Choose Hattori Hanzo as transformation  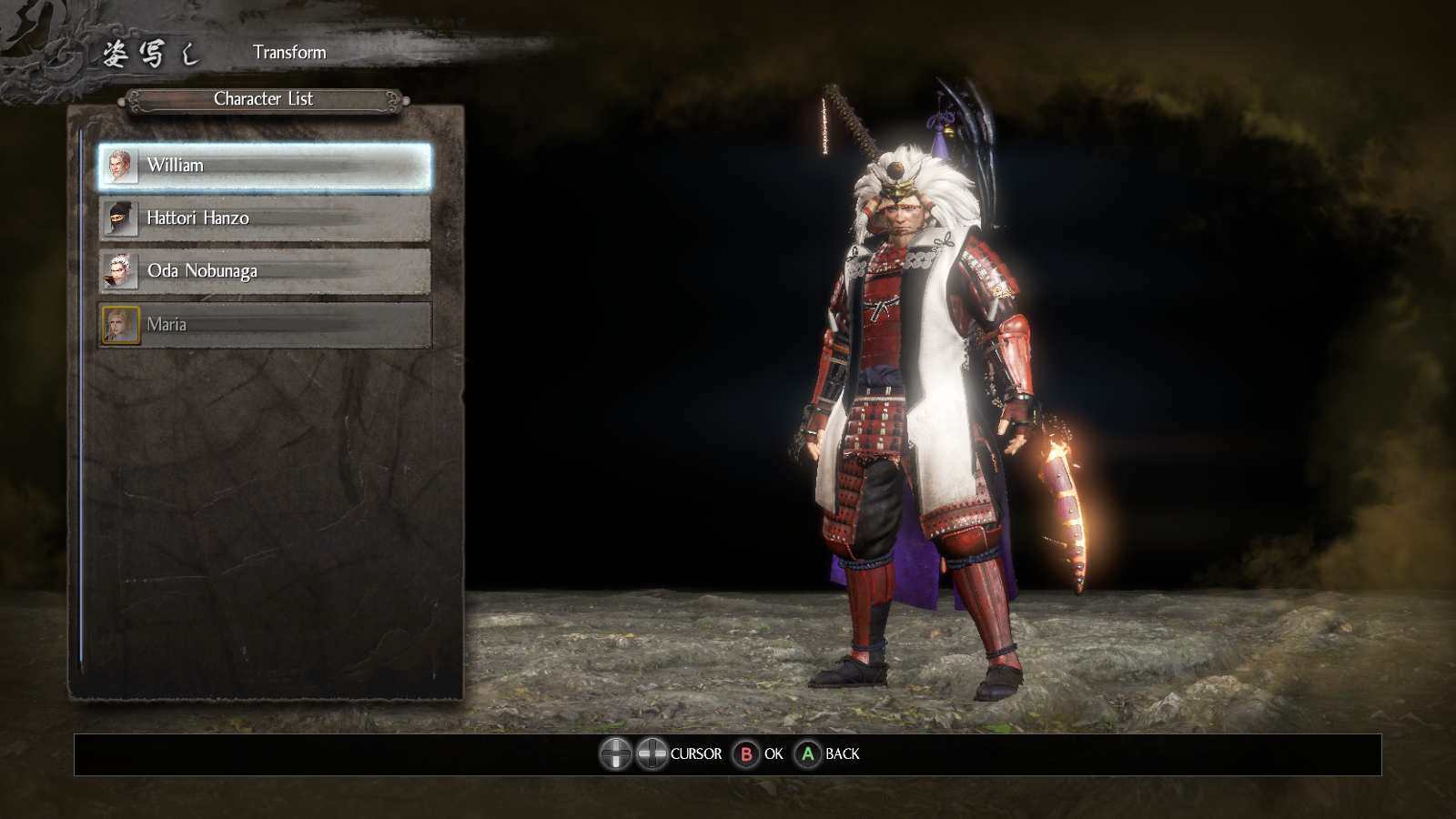(x=264, y=219)
